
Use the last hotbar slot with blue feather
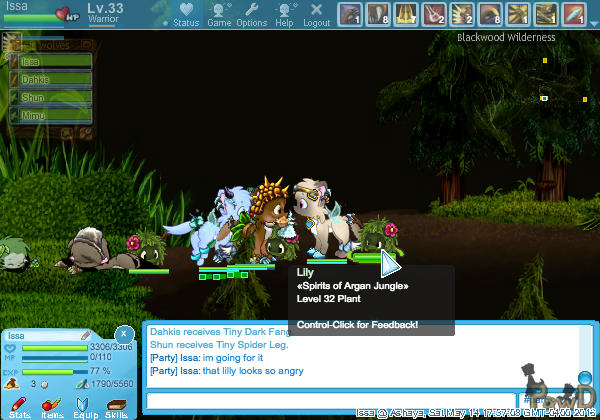[x=573, y=14]
